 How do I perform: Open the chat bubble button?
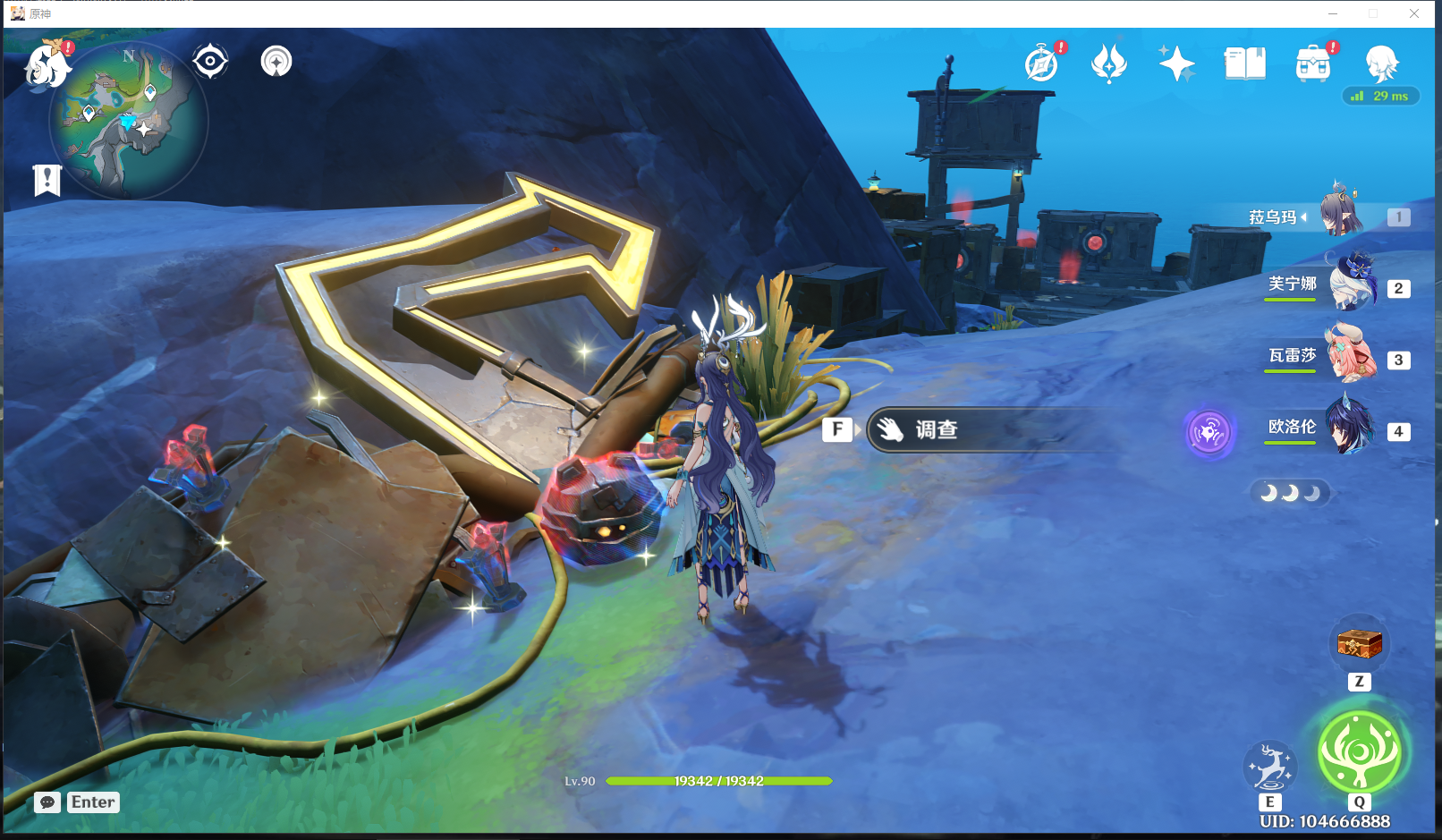(x=47, y=802)
